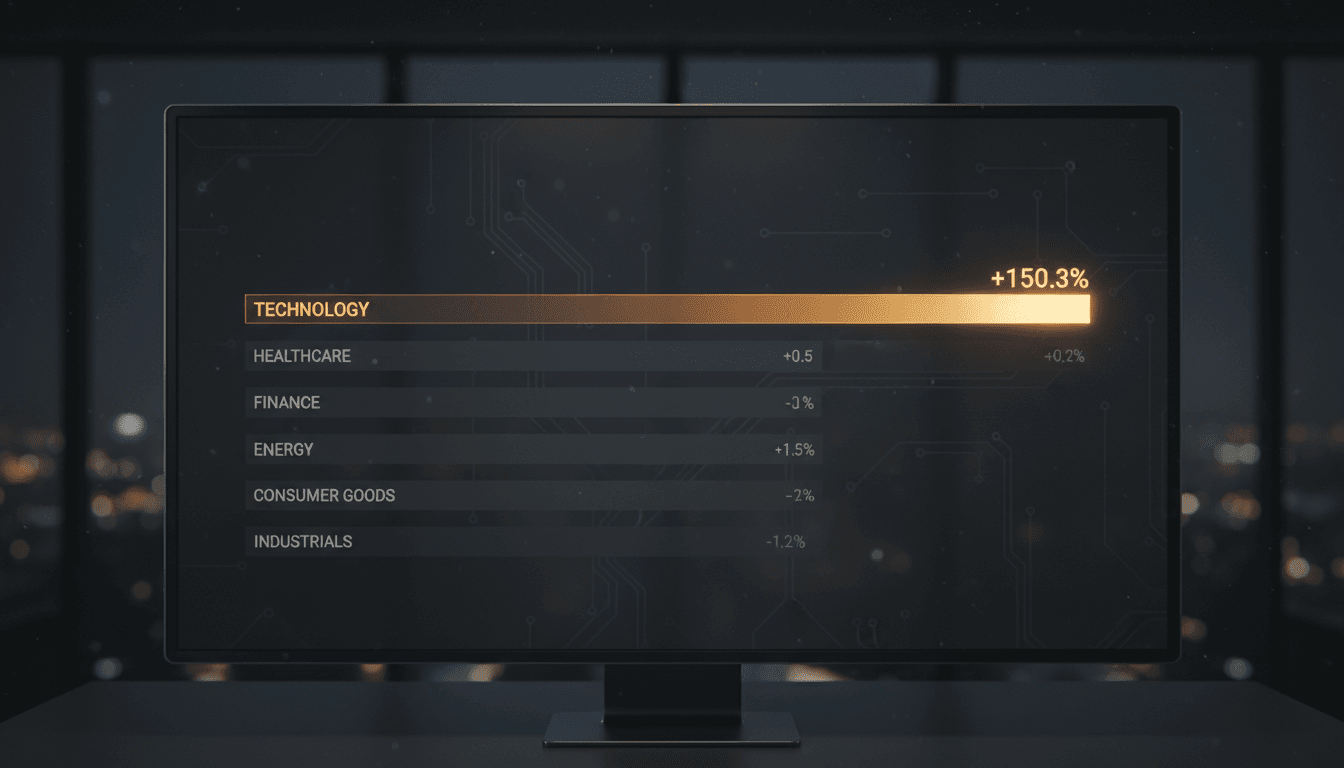Choose the Healthcare sector row
Viewport: 1344px width, 768px height.
(x=533, y=356)
